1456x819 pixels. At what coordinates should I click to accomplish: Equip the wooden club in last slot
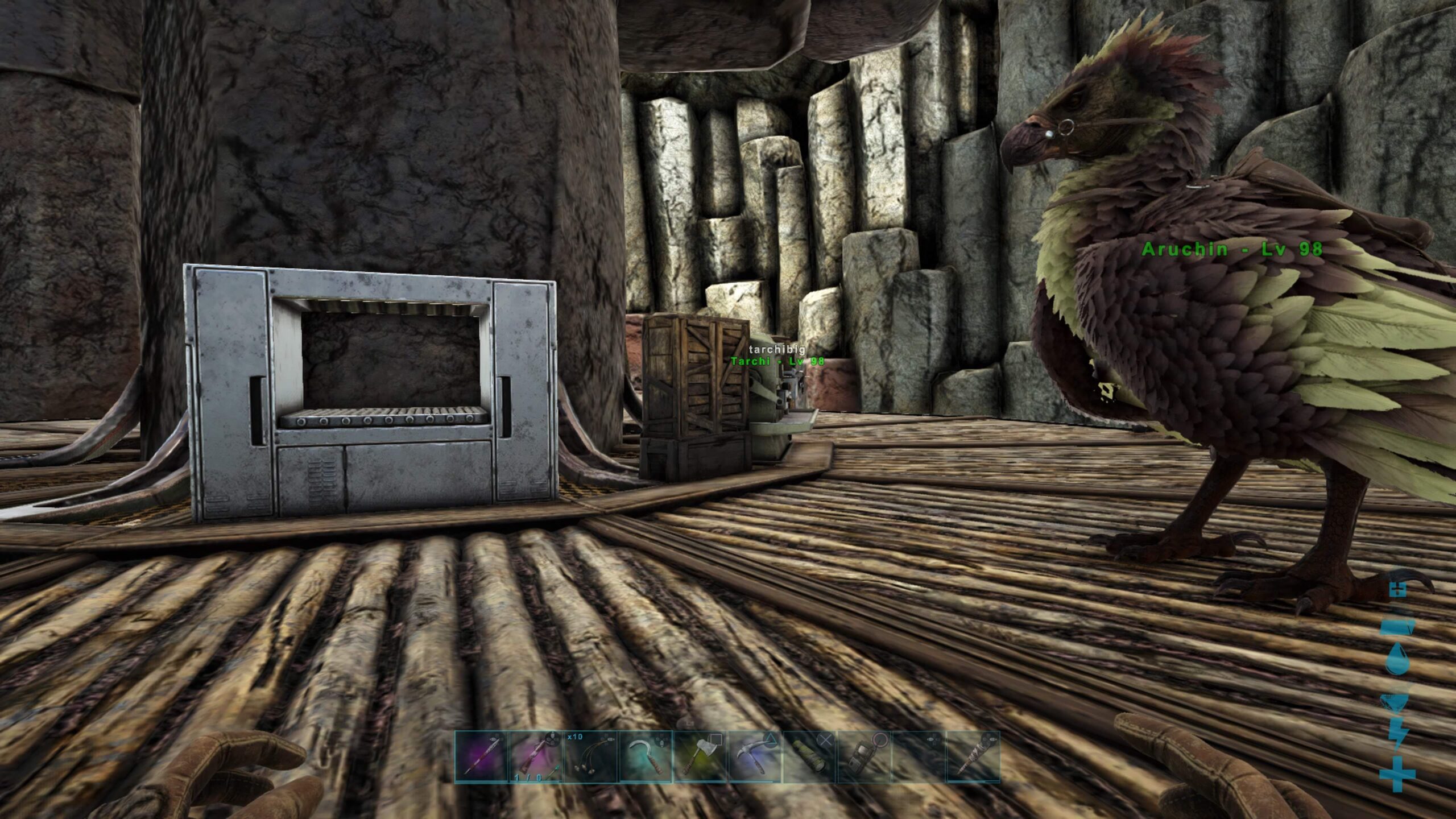point(973,758)
